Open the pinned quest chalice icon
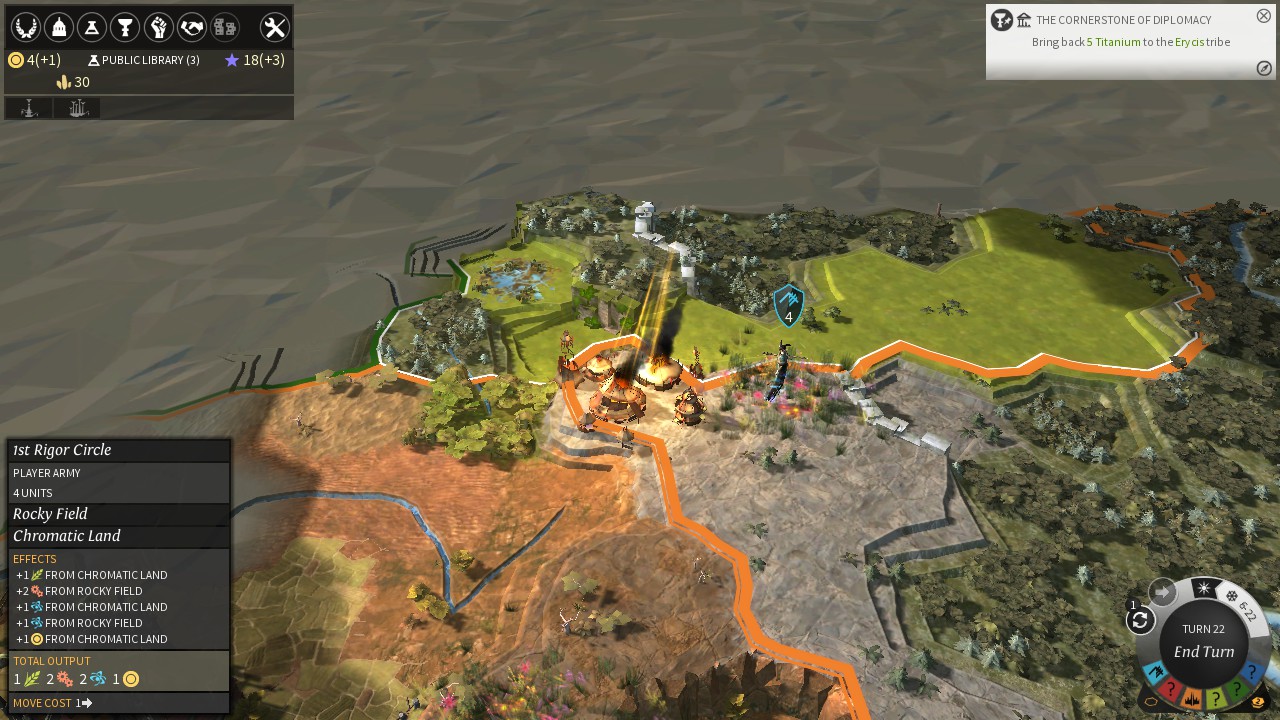This screenshot has width=1280, height=720. (1001, 20)
